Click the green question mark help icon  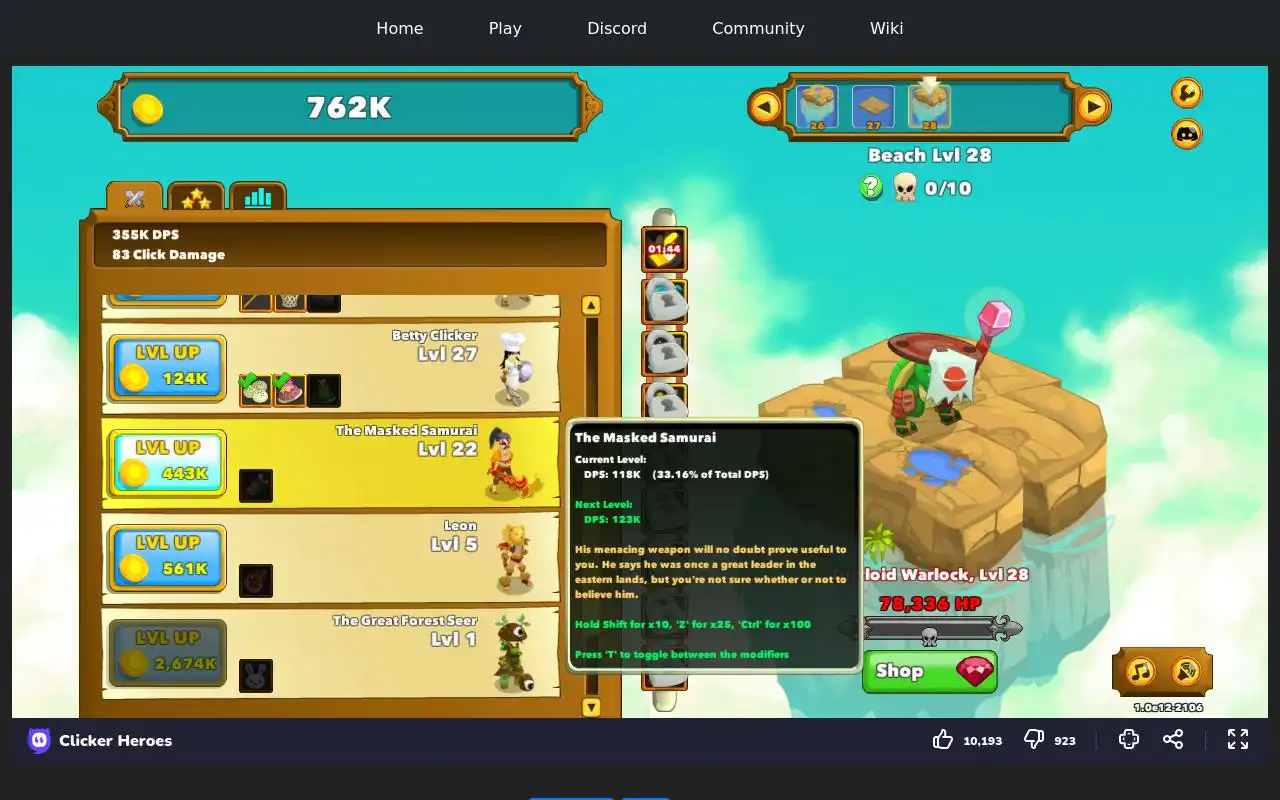pyautogui.click(x=871, y=187)
